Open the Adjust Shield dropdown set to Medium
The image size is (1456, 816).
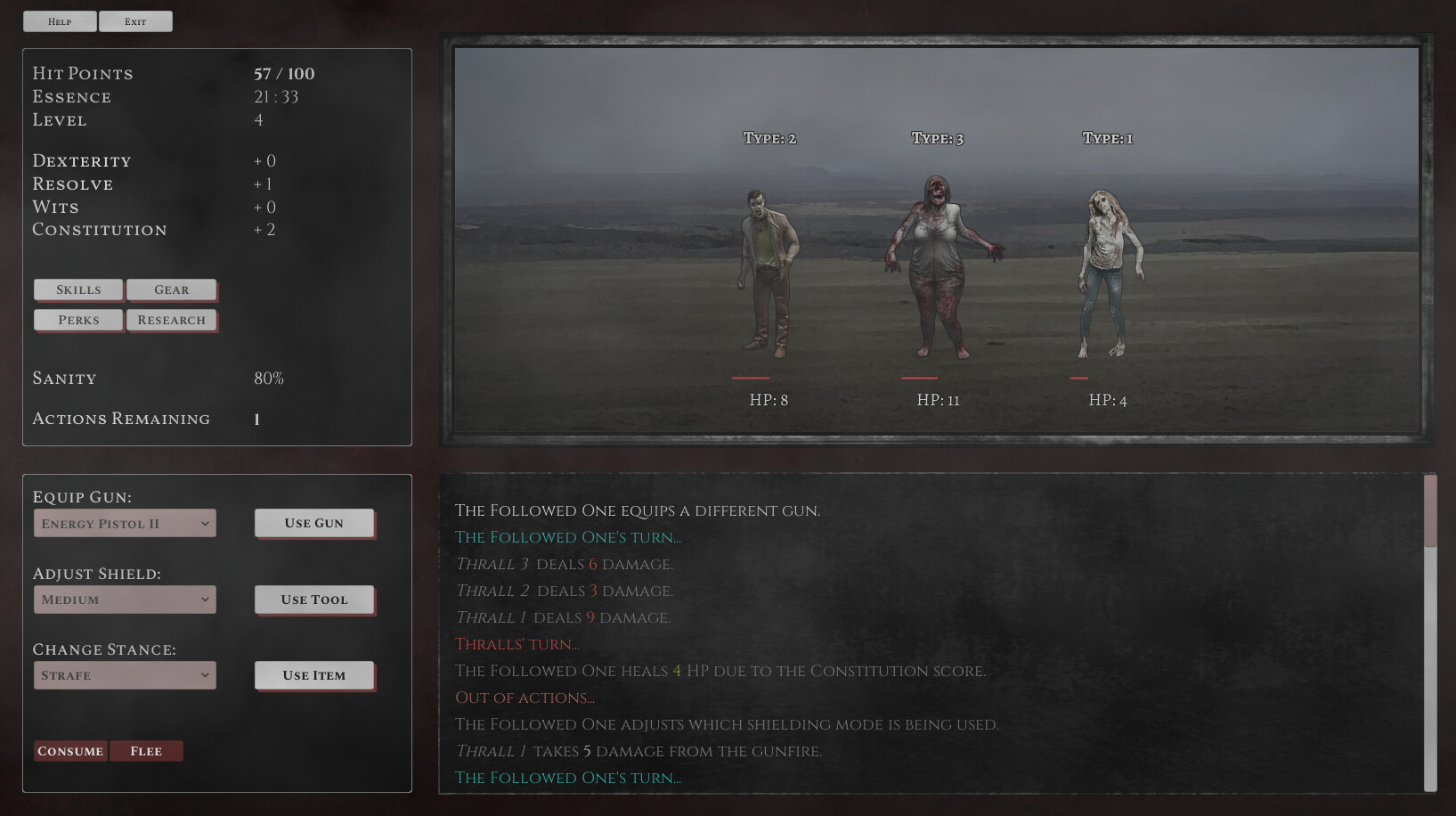pyautogui.click(x=124, y=599)
